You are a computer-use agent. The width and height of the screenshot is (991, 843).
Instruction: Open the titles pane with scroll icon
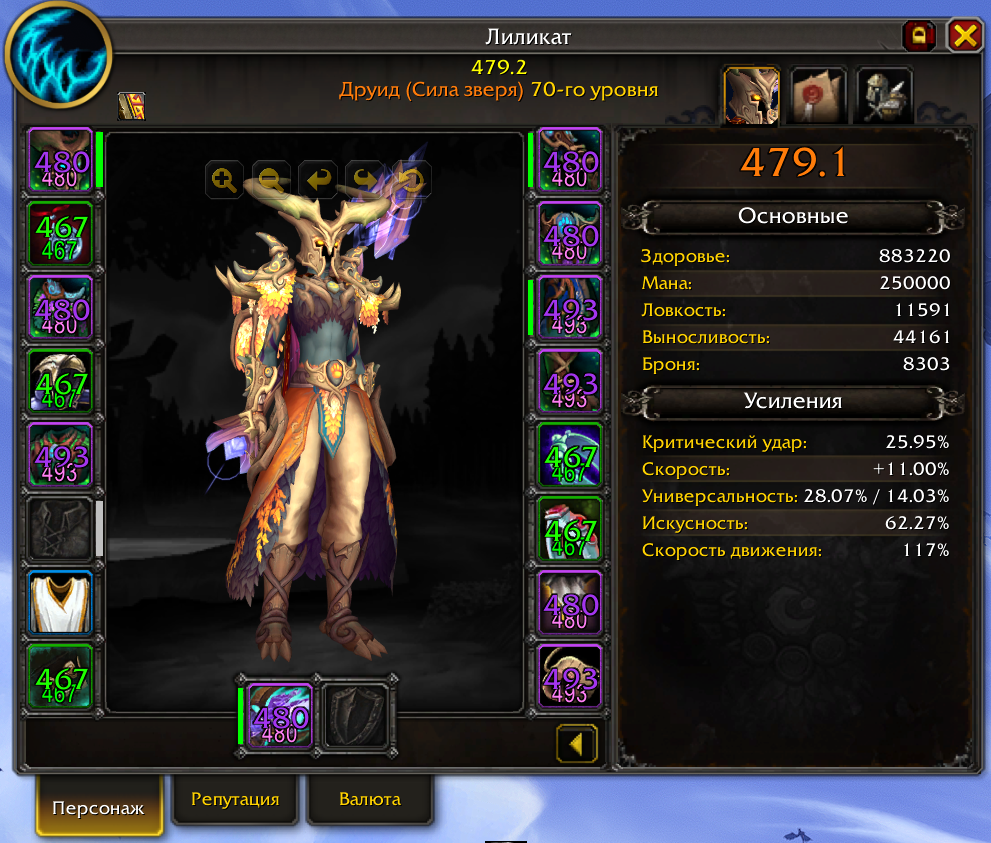coord(818,96)
